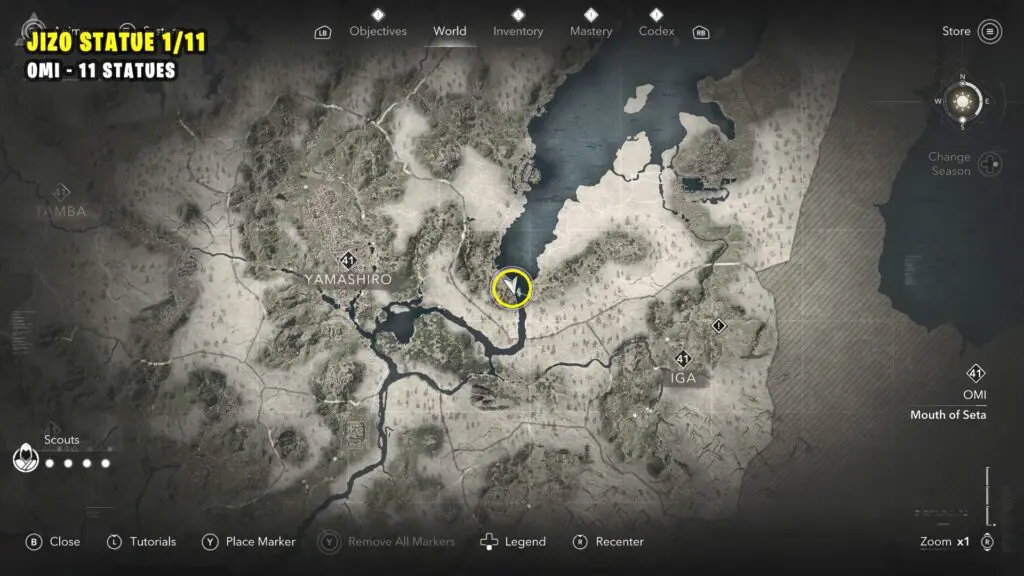This screenshot has height=576, width=1024.
Task: Select the small diamond quest marker near Iga
Action: pyautogui.click(x=718, y=326)
